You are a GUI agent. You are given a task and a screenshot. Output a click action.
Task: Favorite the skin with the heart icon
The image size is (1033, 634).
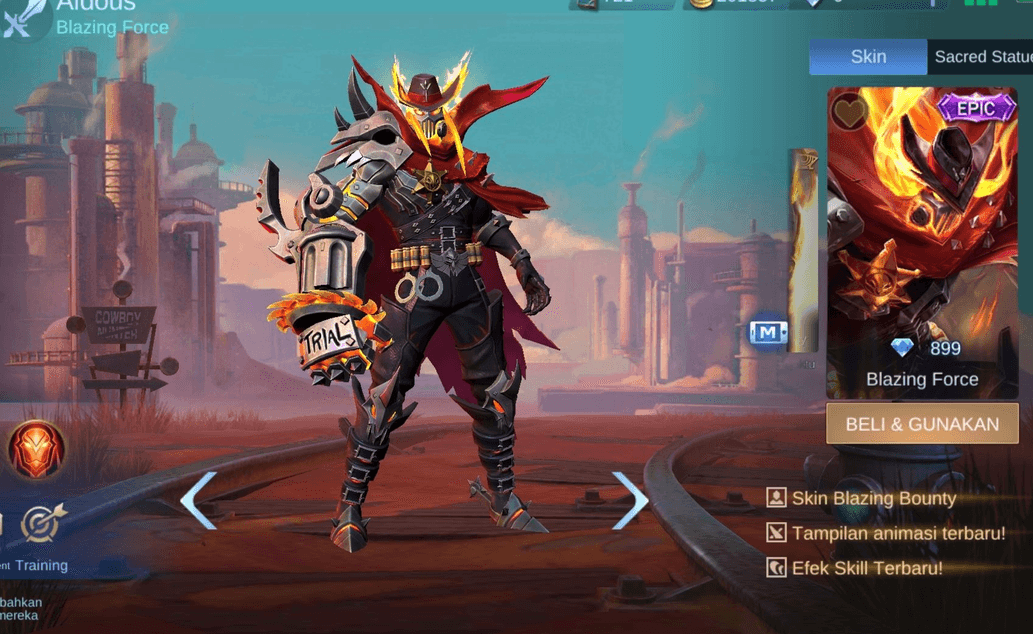(851, 112)
